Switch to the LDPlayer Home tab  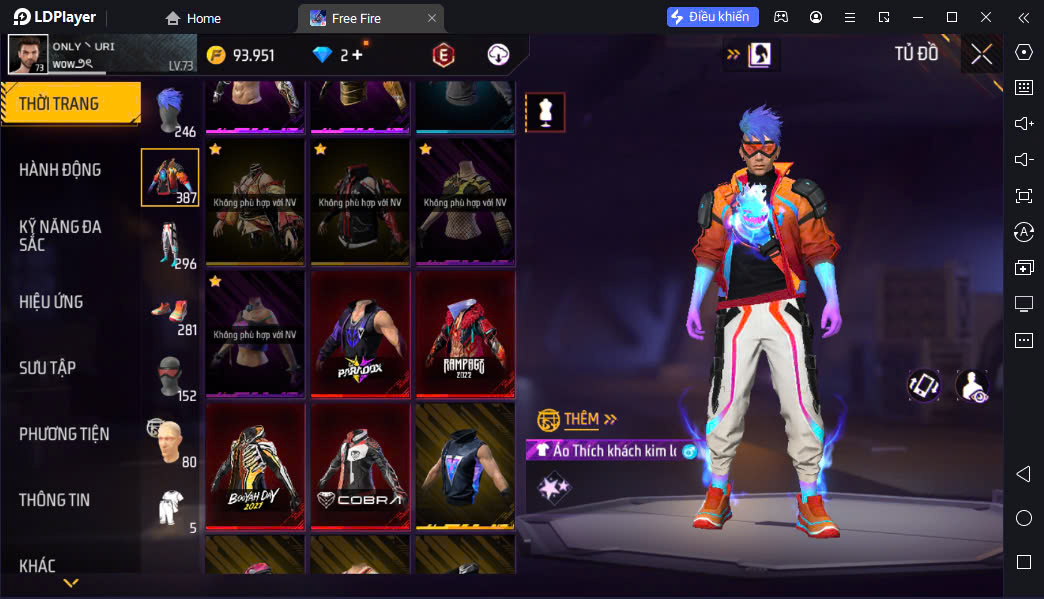pos(193,18)
